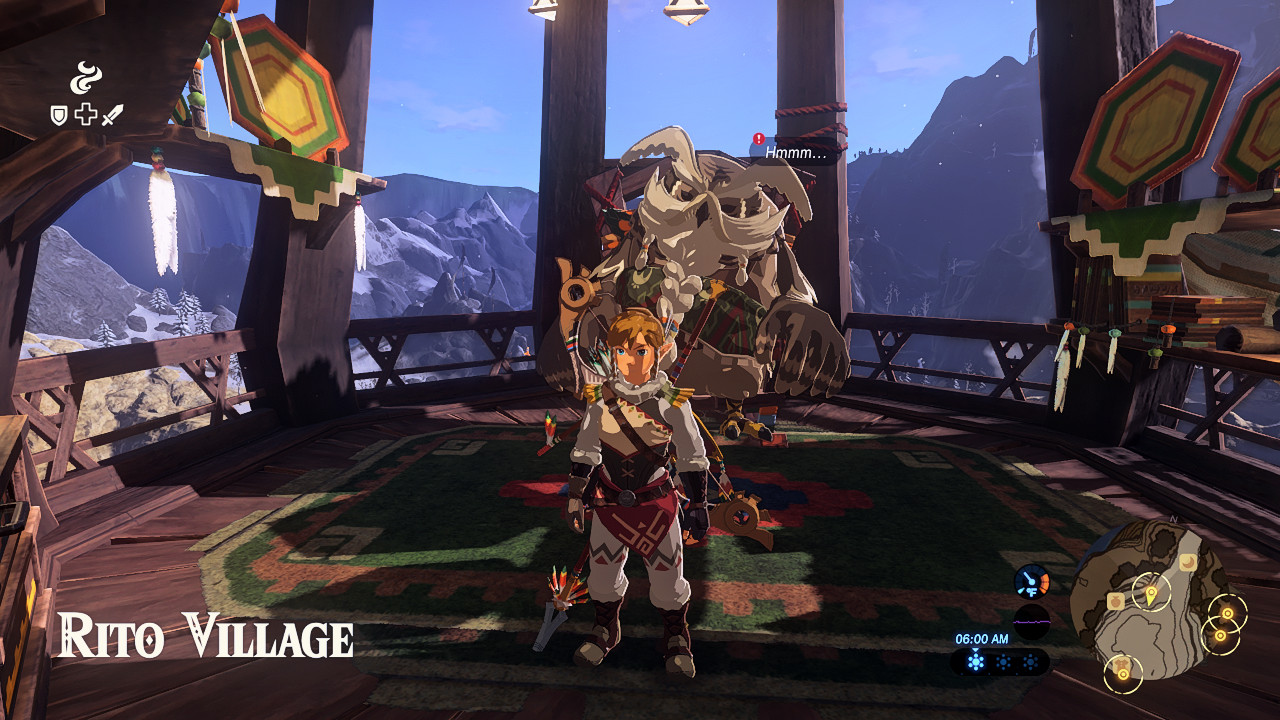
Task: Select the armor shop shirt icon on minimap
Action: [x=1121, y=664]
